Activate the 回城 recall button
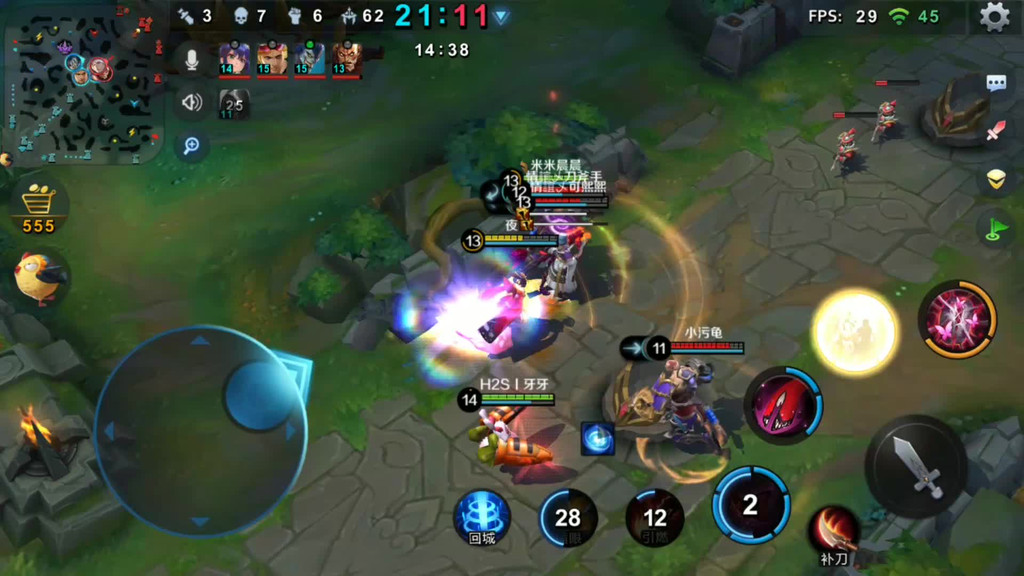 coord(482,517)
